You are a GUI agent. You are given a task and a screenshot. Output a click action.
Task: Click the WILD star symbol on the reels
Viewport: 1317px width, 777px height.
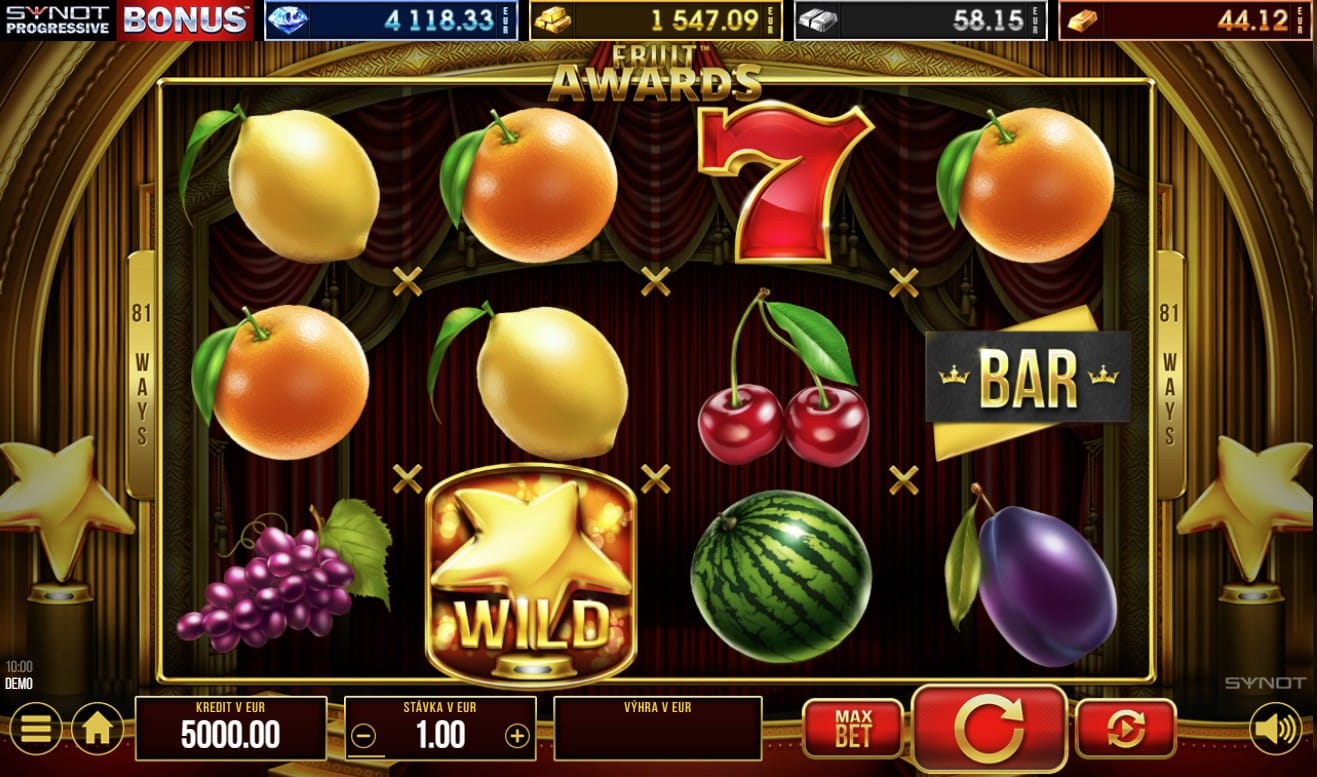[x=531, y=575]
